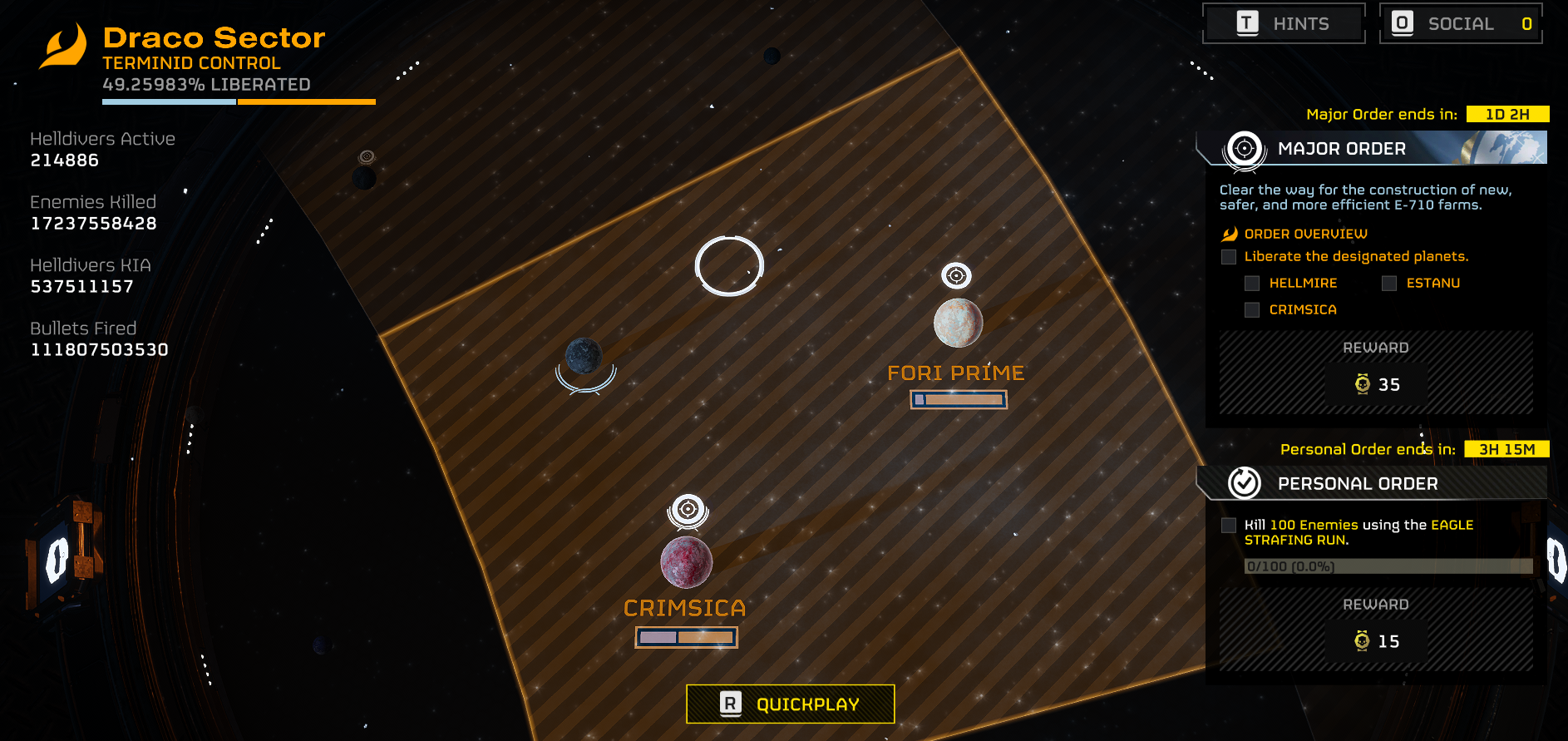Open the Hints panel

(1284, 23)
